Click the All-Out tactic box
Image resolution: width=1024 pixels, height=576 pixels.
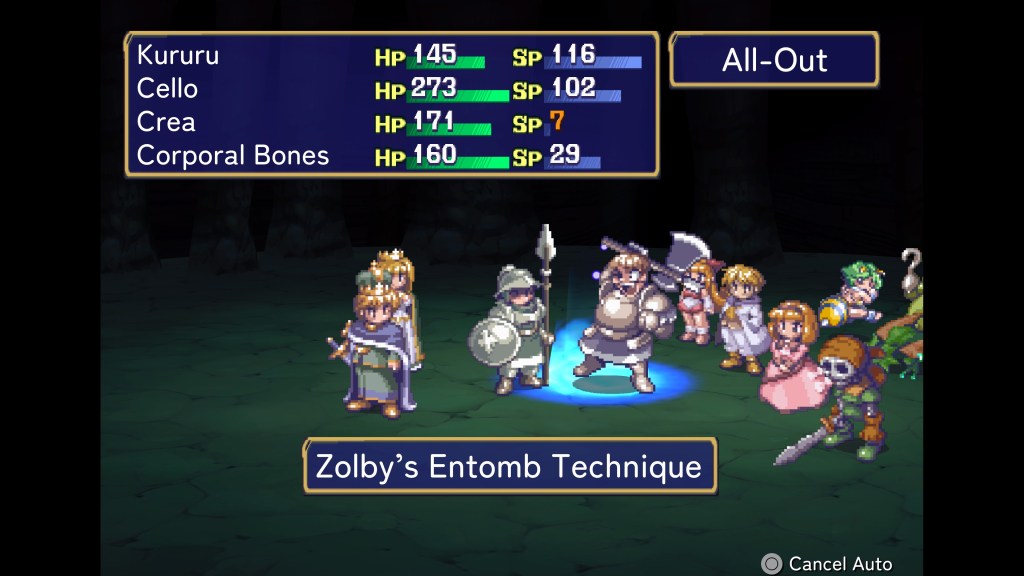click(774, 60)
